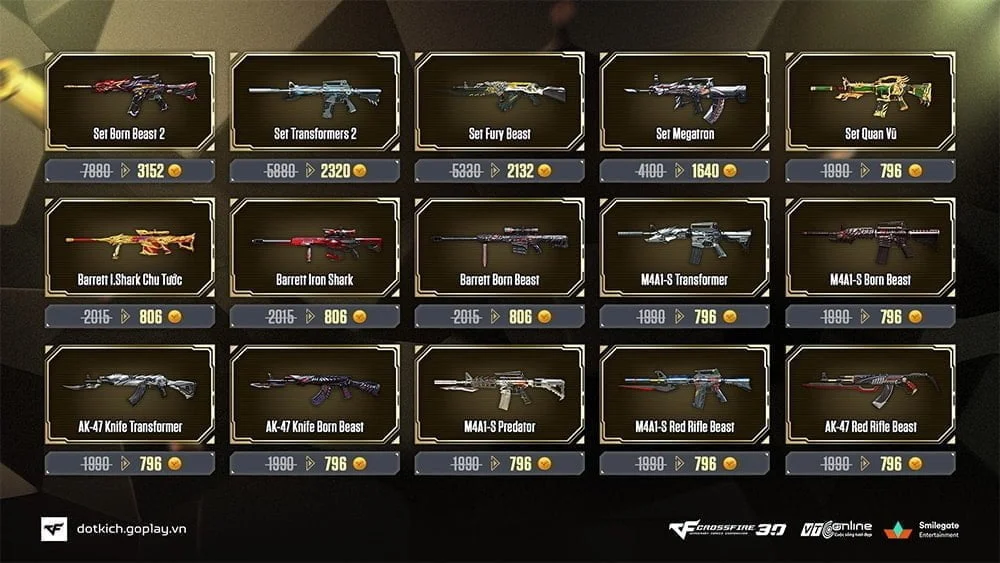Screen dimensions: 1000x563
Task: Select the AK-47 Red Rifle Beast card
Action: (x=870, y=394)
